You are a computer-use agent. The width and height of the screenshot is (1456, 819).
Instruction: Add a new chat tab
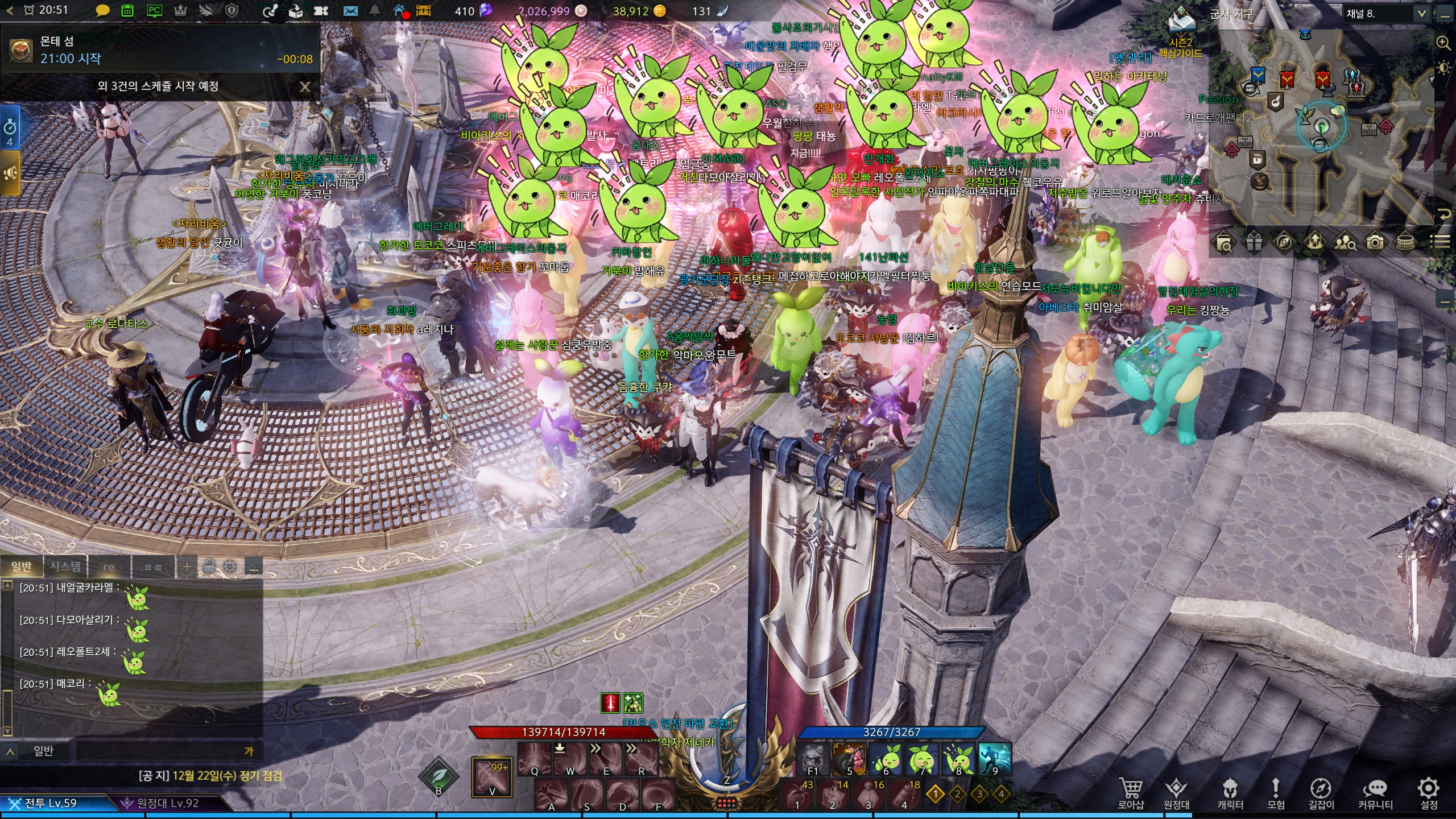click(187, 566)
